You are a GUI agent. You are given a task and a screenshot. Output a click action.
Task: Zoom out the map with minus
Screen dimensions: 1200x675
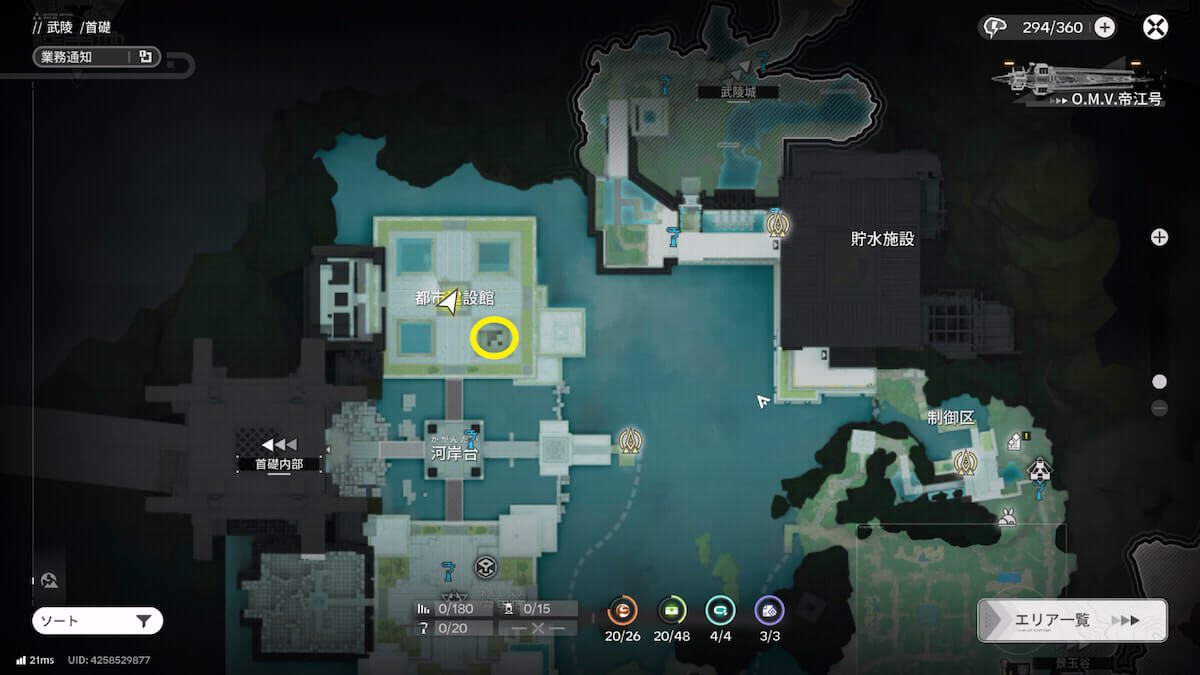[1159, 408]
